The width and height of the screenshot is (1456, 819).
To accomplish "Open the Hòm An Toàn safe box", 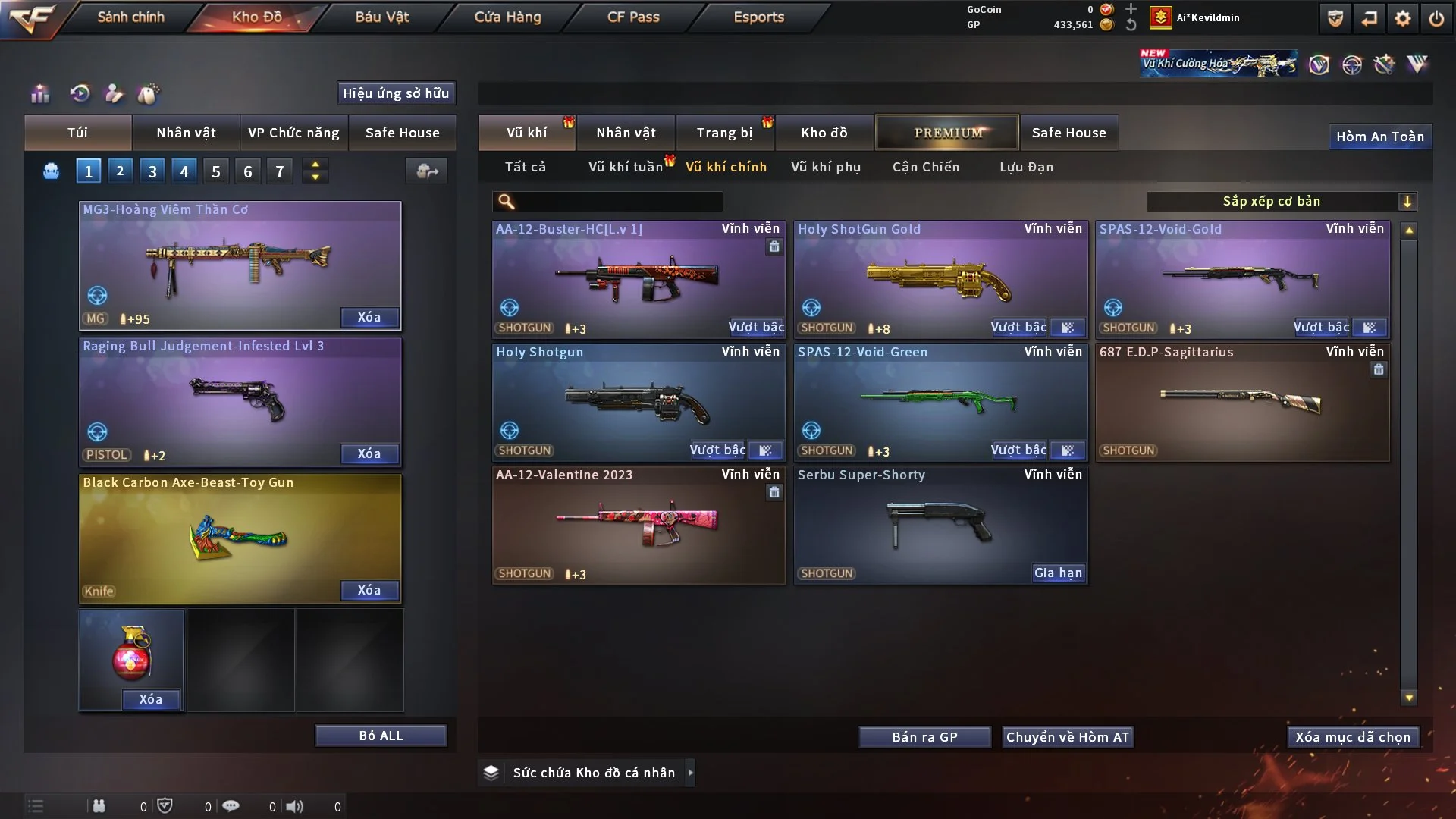I will [x=1379, y=136].
